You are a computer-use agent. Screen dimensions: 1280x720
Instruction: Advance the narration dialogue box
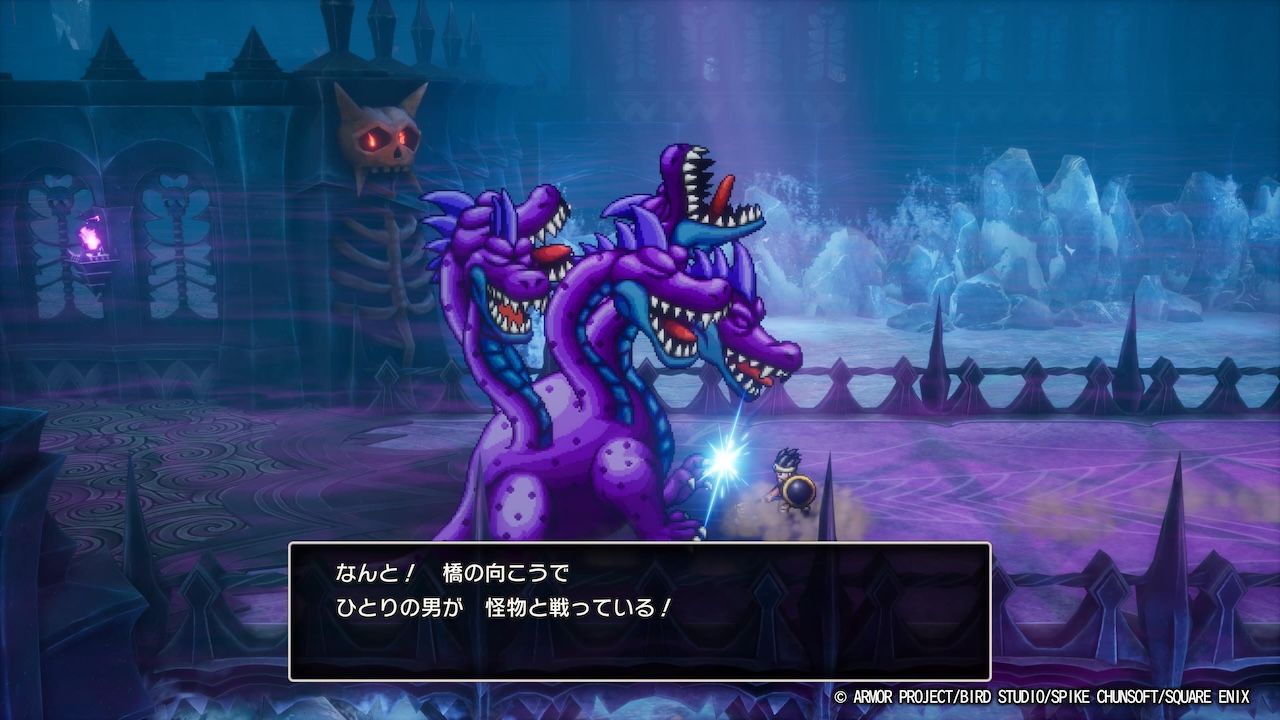[x=639, y=611]
